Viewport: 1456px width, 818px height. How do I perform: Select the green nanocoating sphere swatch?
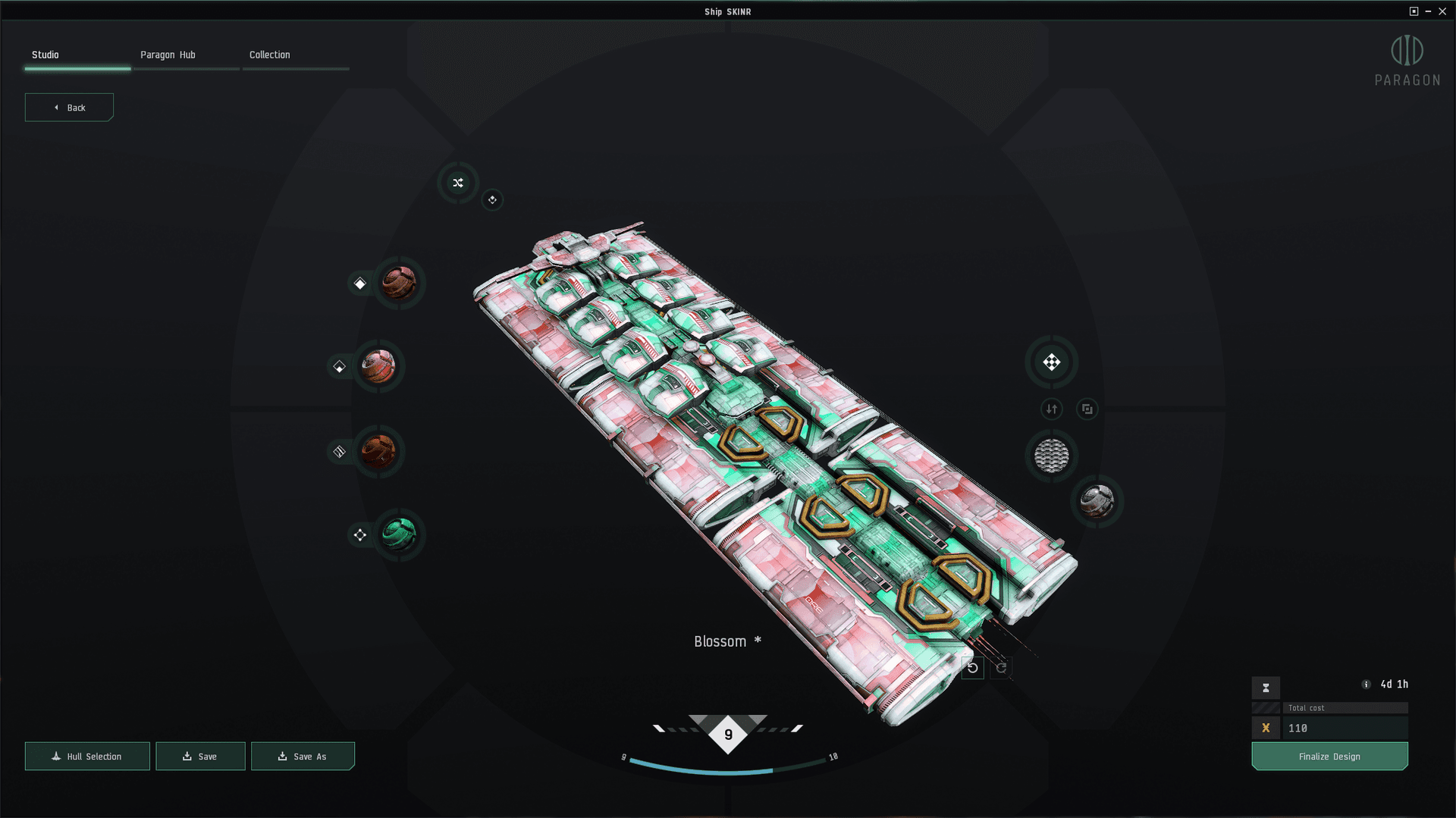pos(399,534)
